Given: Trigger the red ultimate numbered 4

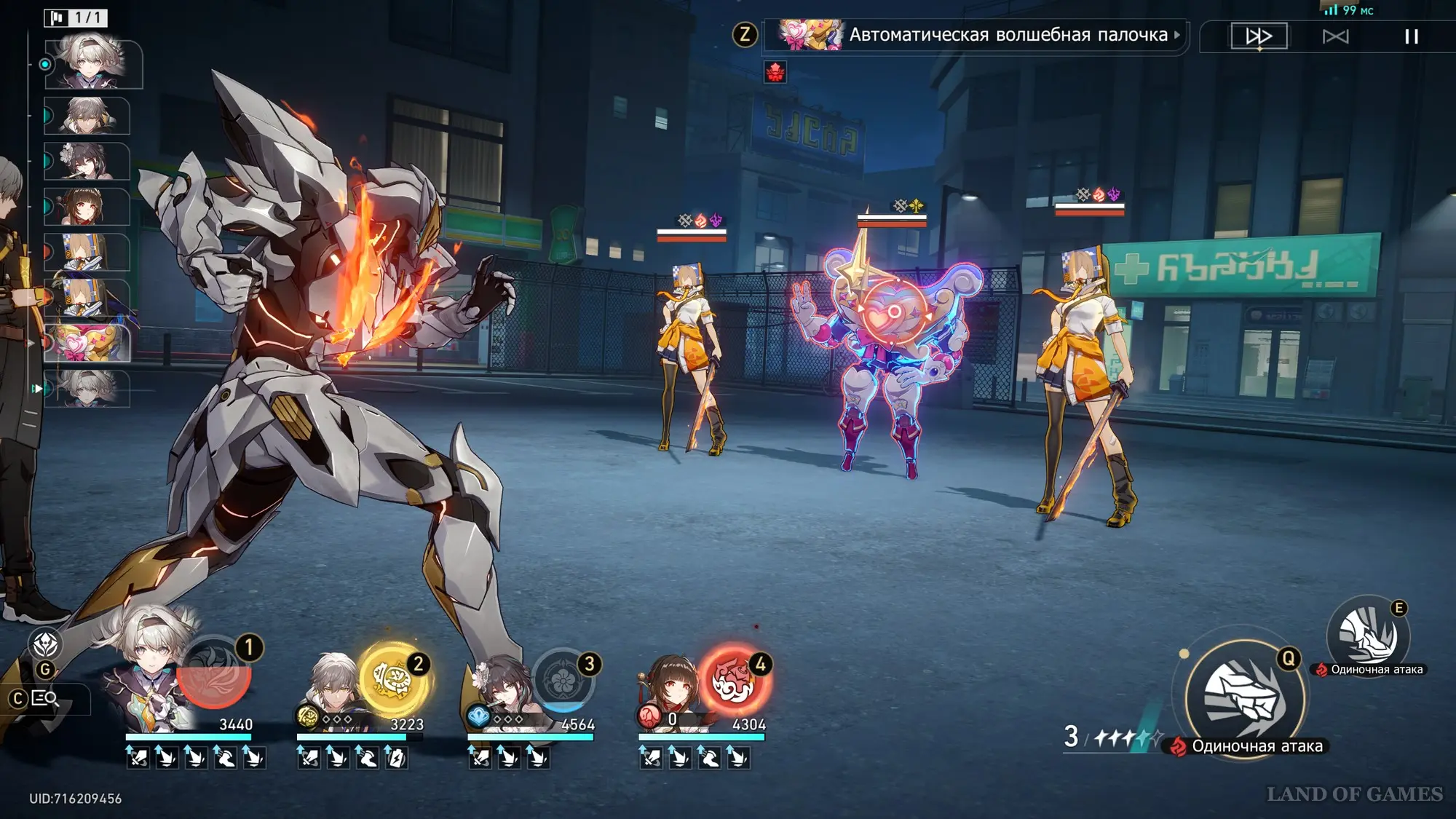Looking at the screenshot, I should [x=732, y=680].
